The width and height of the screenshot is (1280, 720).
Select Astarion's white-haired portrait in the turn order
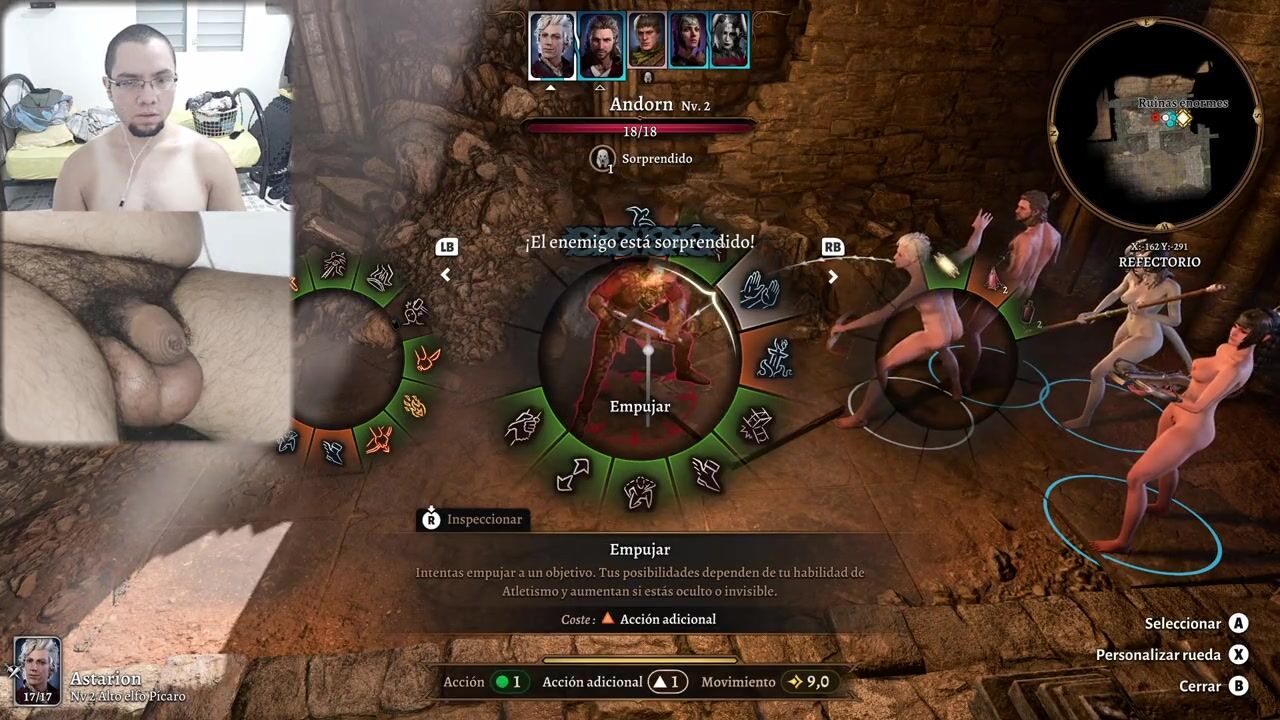point(552,46)
